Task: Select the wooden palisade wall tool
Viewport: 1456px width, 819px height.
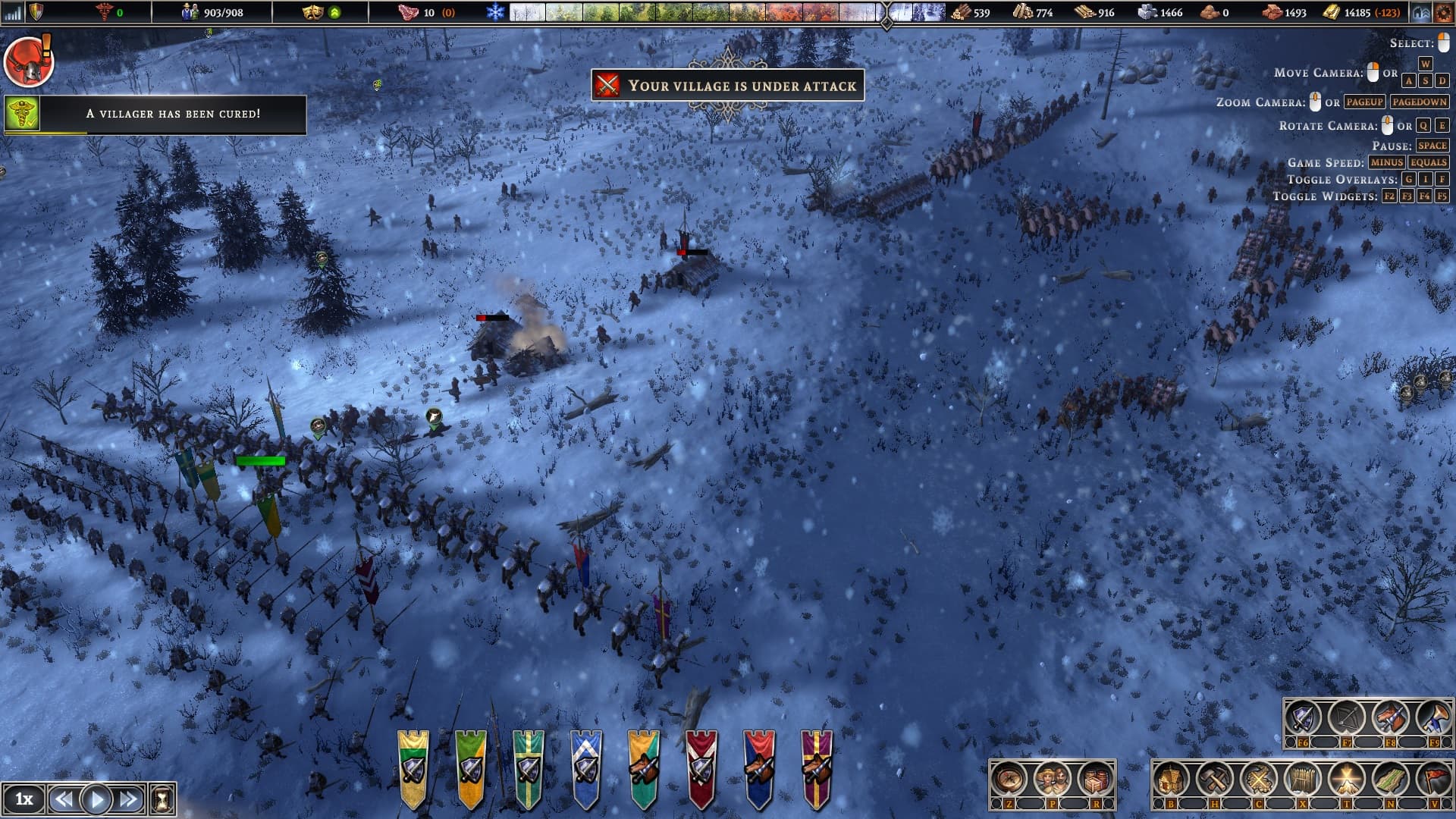Action: pyautogui.click(x=1302, y=780)
